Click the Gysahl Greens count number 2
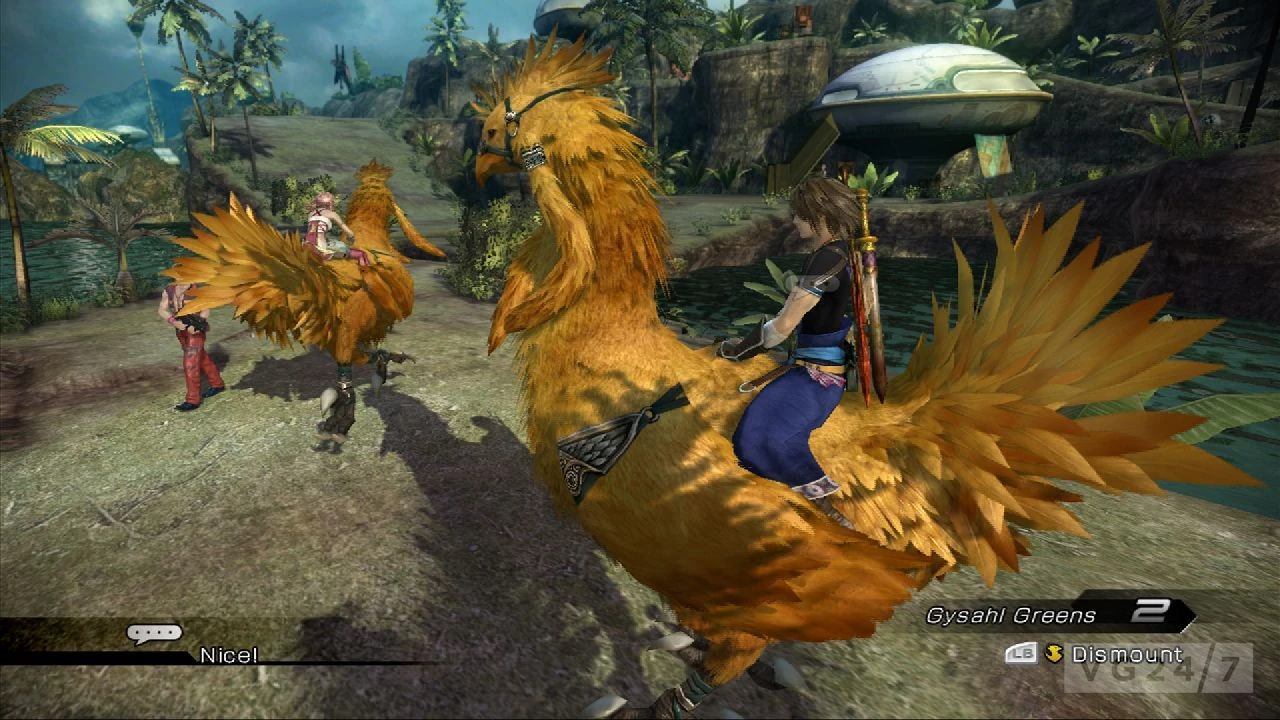The width and height of the screenshot is (1280, 720). [x=1152, y=611]
